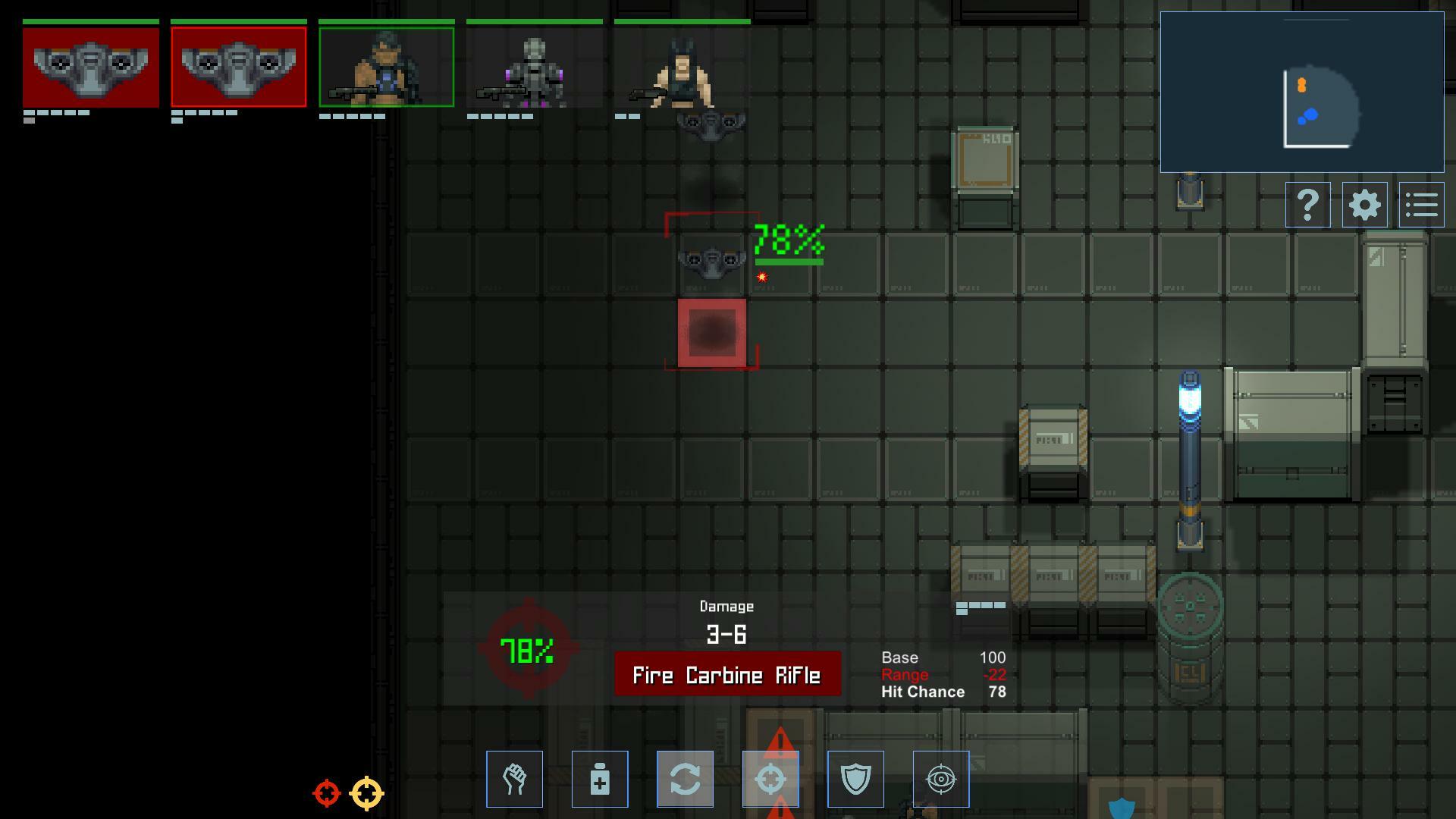Select the green-bordered soldier portrait

pos(387,67)
